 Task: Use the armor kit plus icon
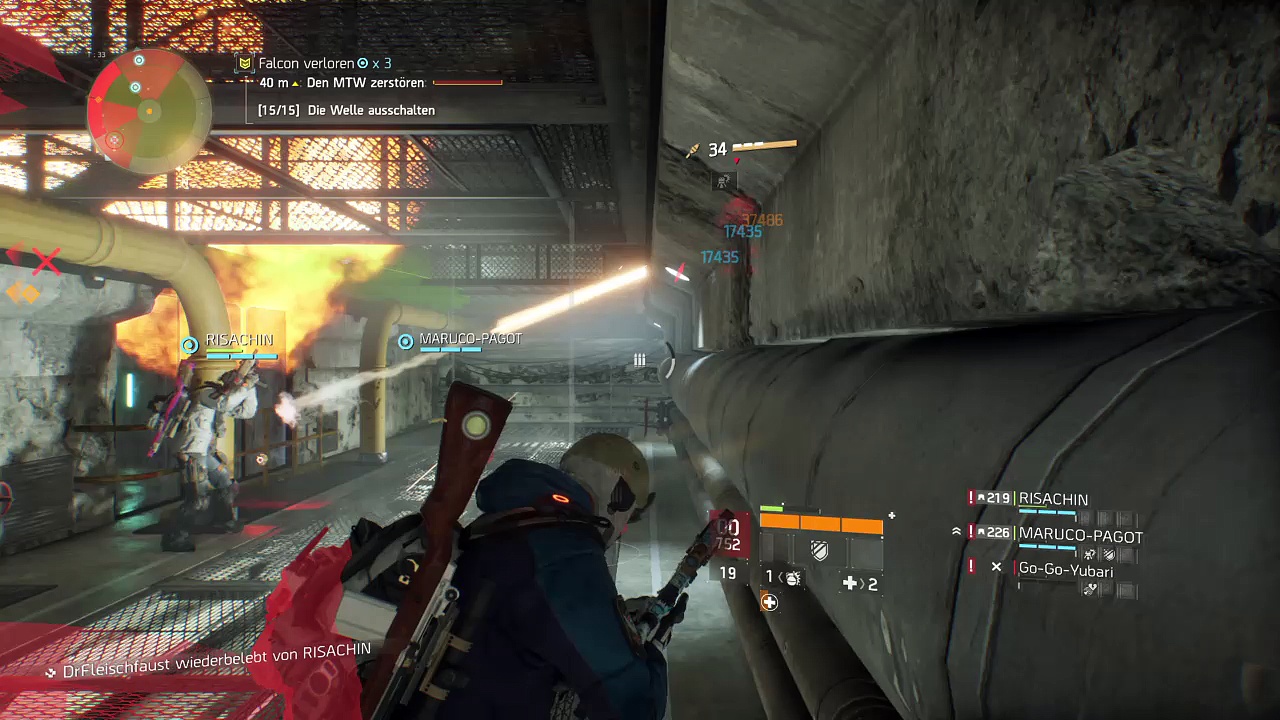coord(850,583)
